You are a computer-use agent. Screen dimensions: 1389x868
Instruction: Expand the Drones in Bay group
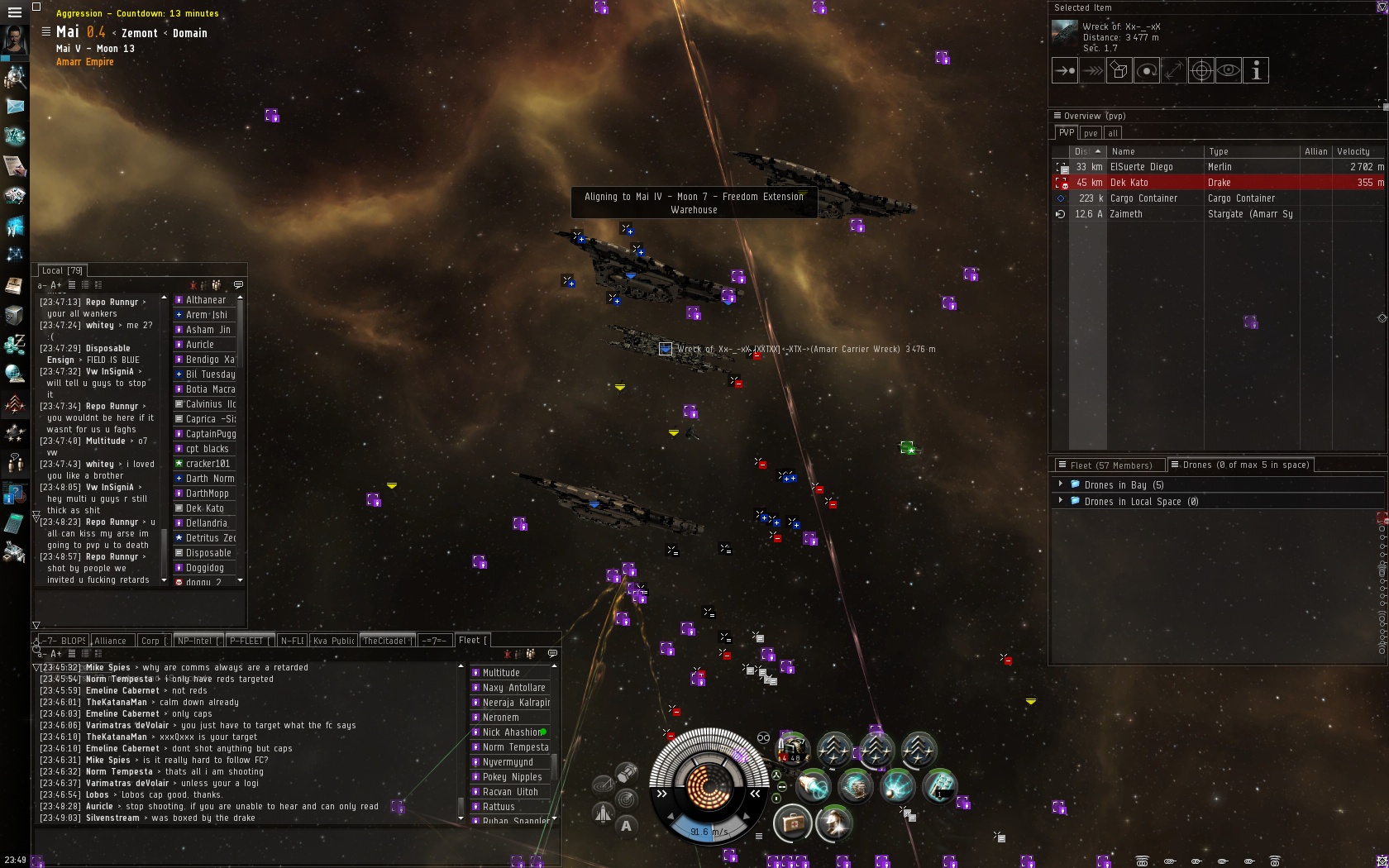[x=1061, y=484]
